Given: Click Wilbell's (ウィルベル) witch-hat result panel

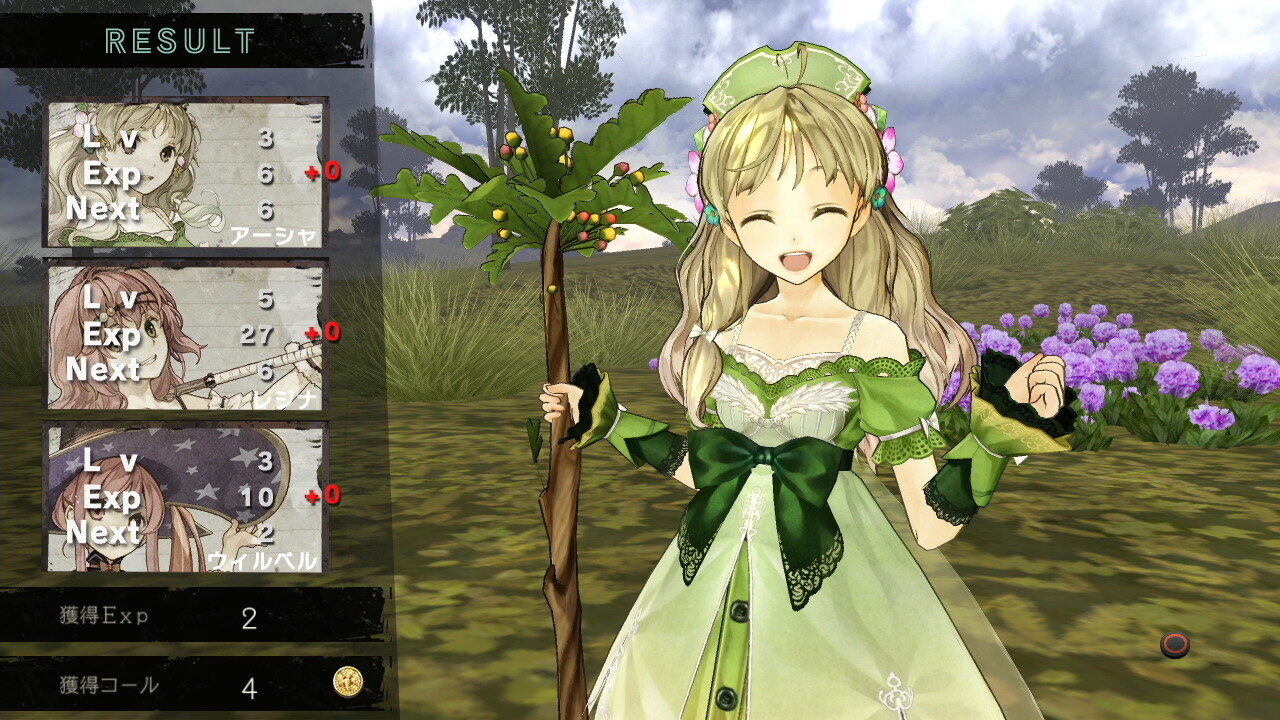Looking at the screenshot, I should [x=187, y=497].
